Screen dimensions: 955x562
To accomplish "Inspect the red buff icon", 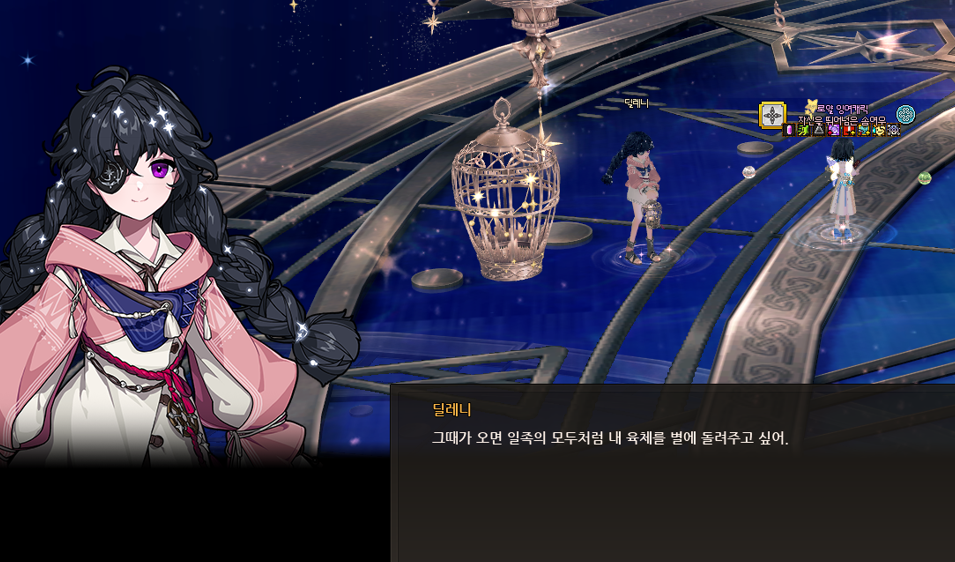I will click(x=848, y=130).
